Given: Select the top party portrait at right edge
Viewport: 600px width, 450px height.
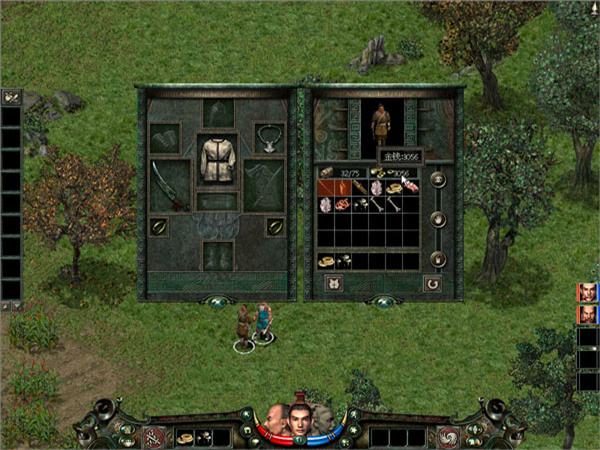Looking at the screenshot, I should point(588,292).
